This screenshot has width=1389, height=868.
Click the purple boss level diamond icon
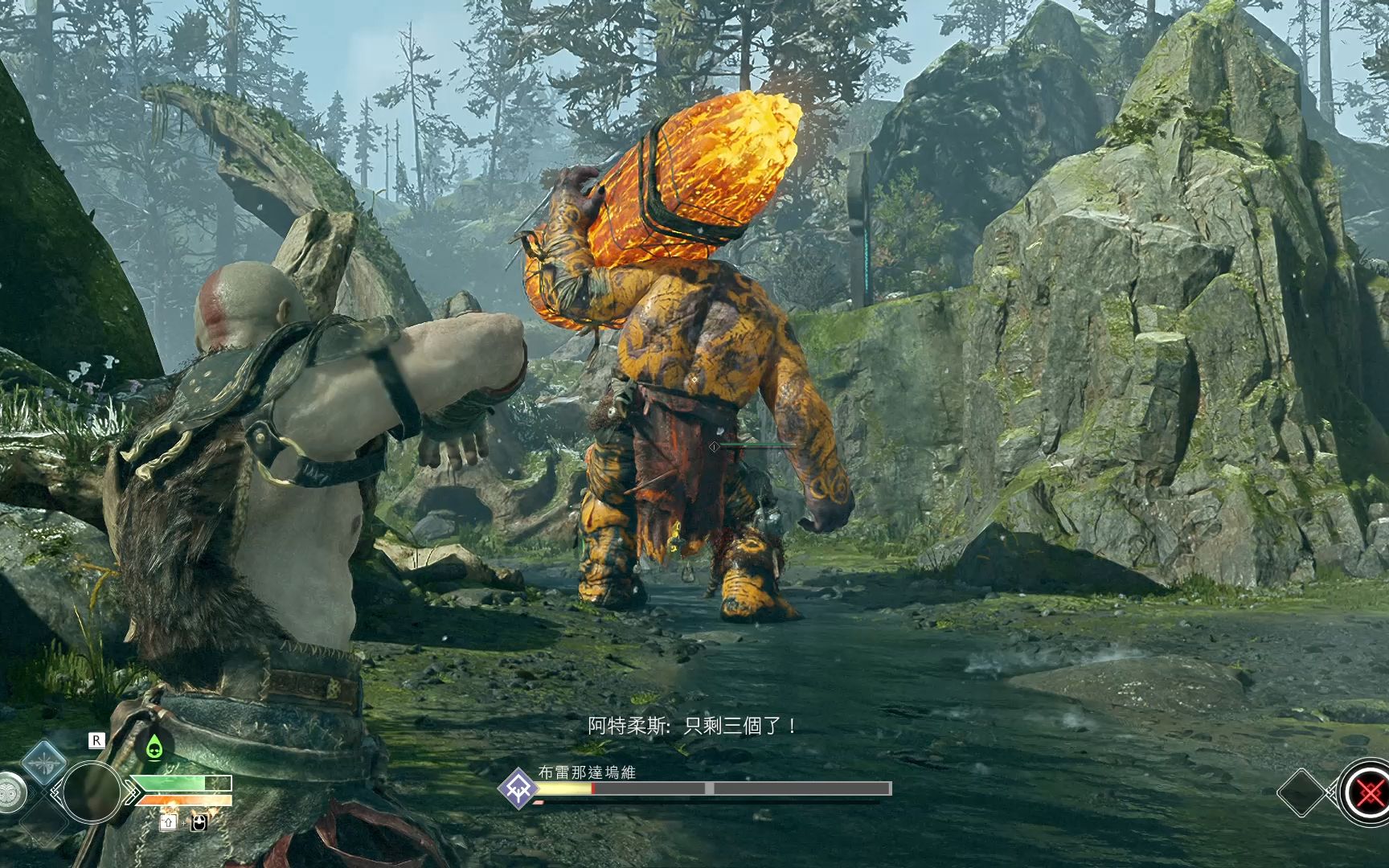point(518,788)
